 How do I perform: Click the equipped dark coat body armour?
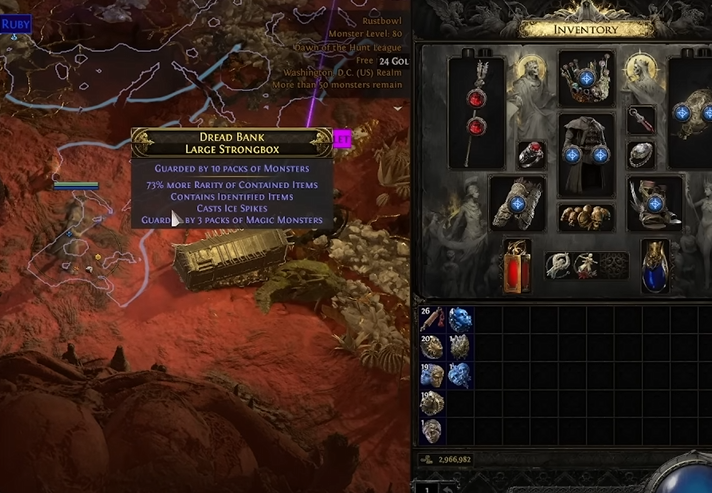pos(586,153)
